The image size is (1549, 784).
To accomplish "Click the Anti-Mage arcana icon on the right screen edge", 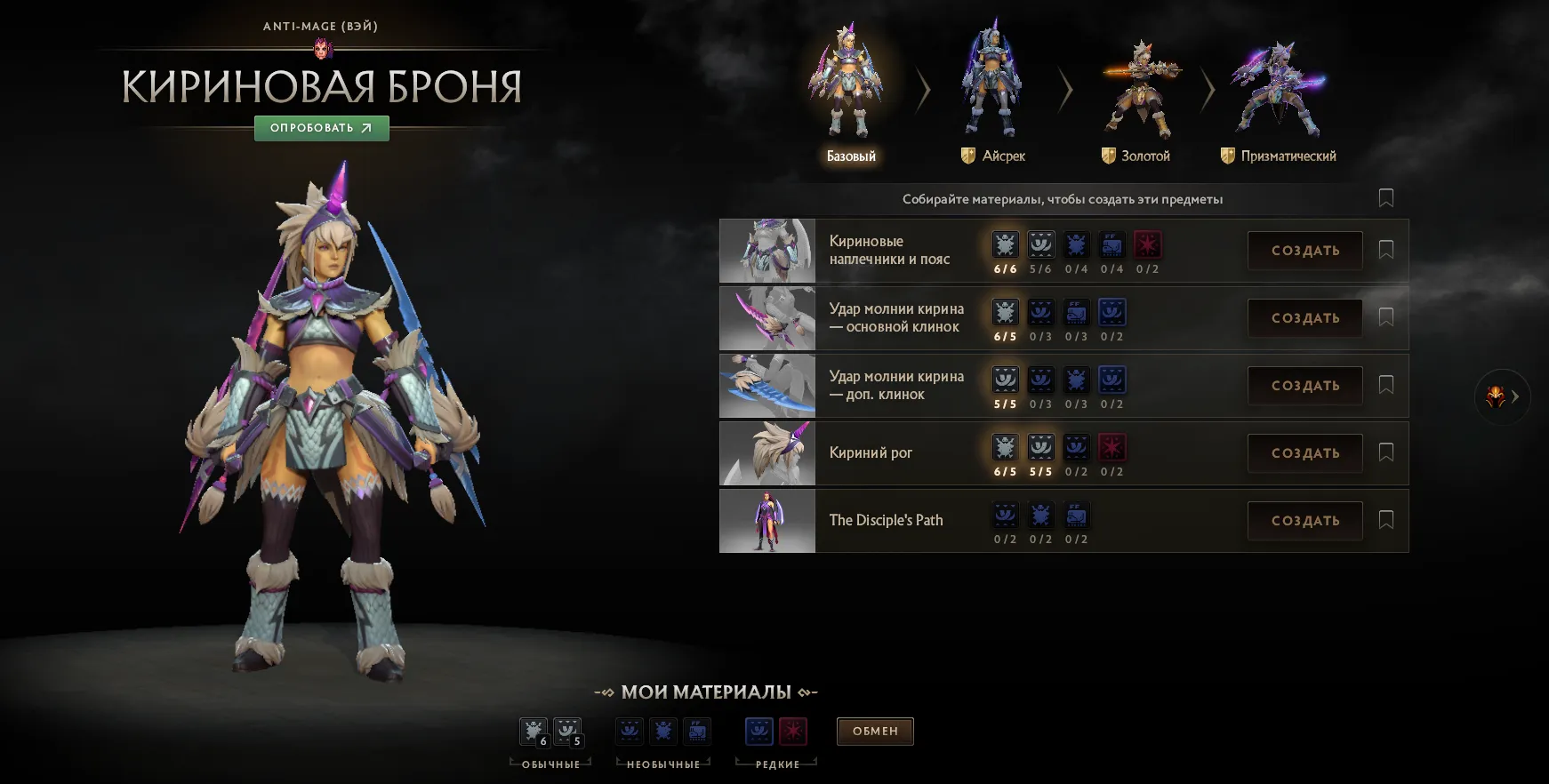I will [x=1497, y=397].
